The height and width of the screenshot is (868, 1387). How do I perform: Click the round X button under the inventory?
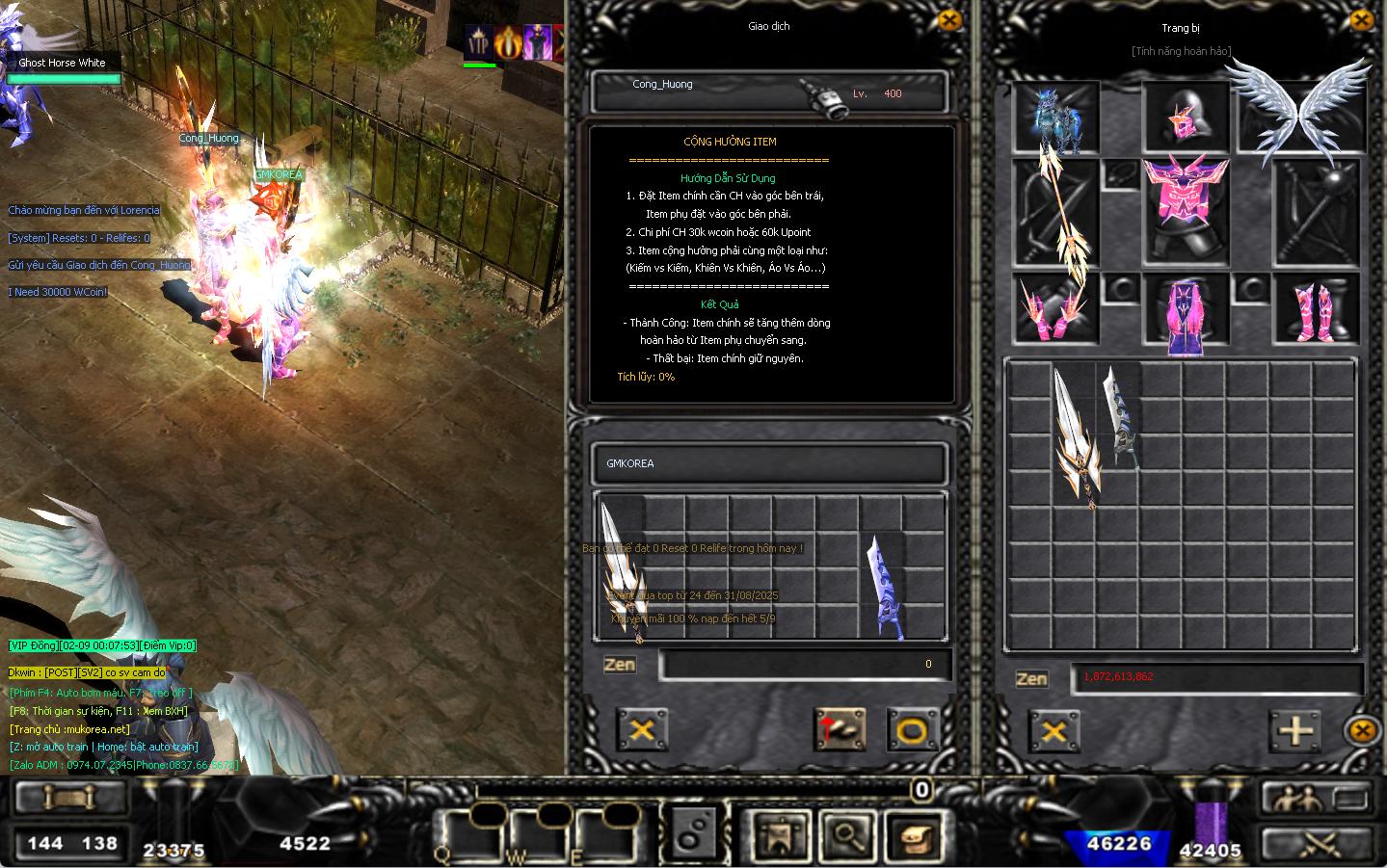click(1361, 730)
